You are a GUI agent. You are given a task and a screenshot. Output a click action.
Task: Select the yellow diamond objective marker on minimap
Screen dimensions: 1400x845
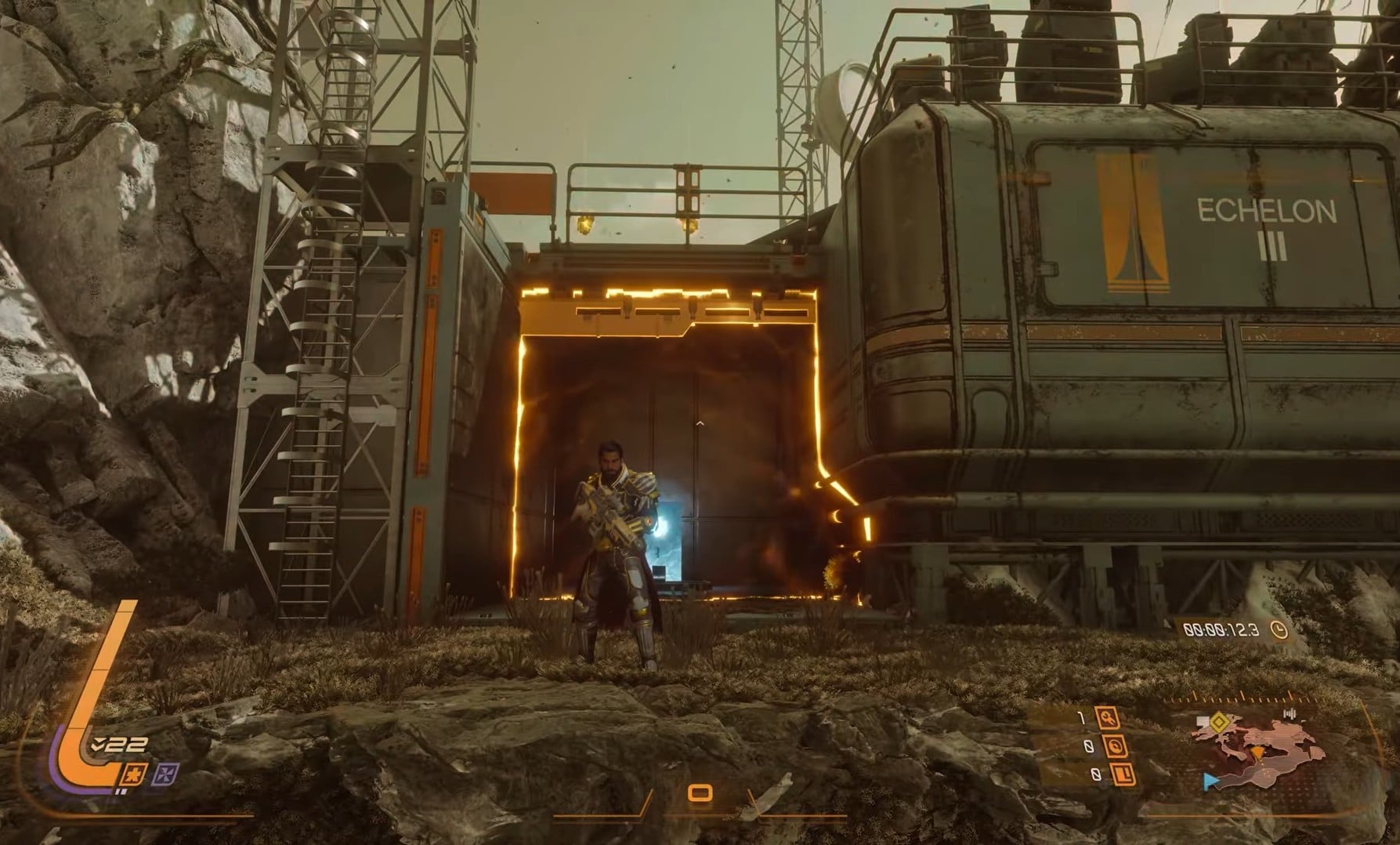tap(1218, 721)
